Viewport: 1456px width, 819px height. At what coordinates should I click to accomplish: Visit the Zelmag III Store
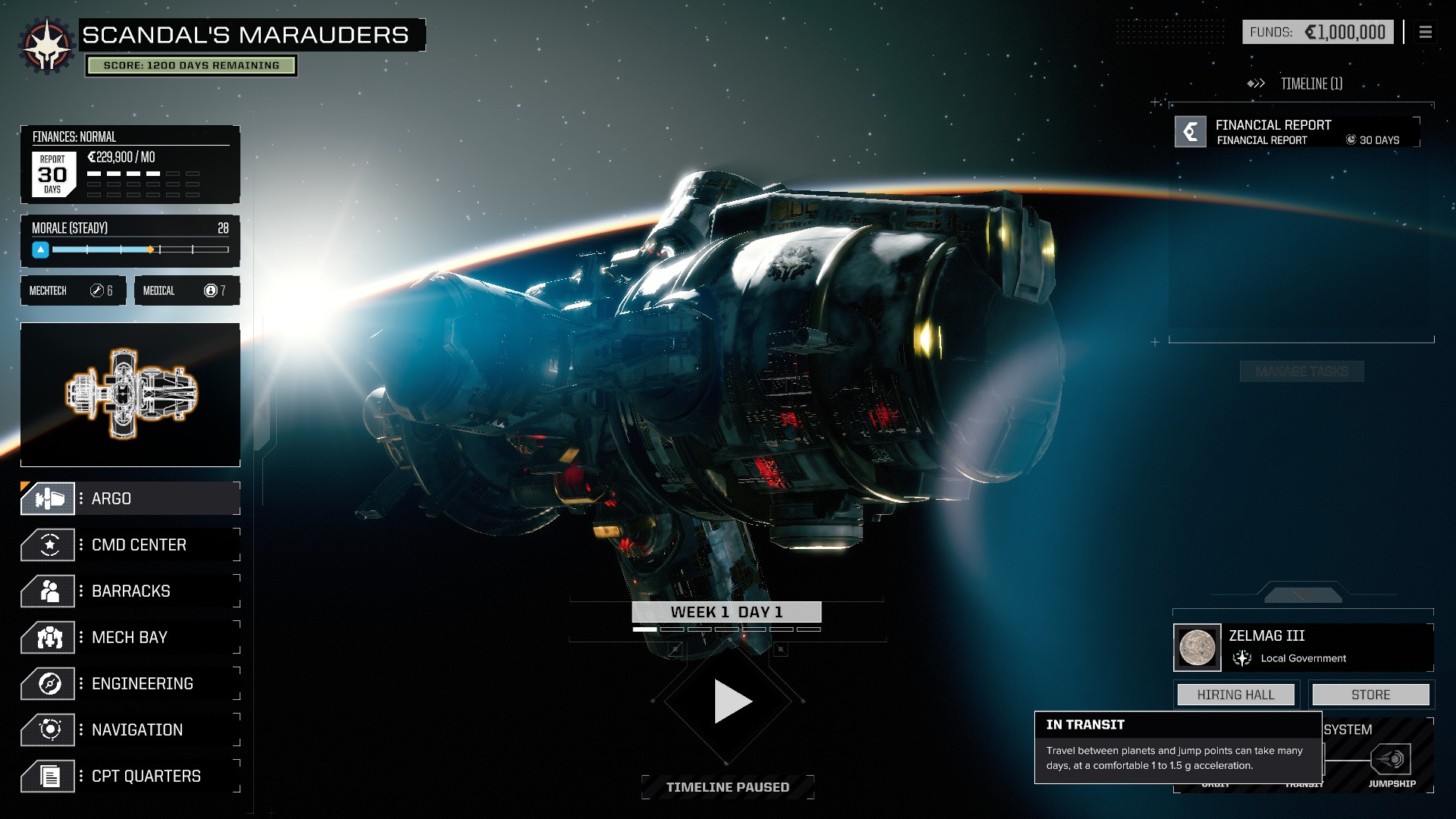[x=1370, y=694]
